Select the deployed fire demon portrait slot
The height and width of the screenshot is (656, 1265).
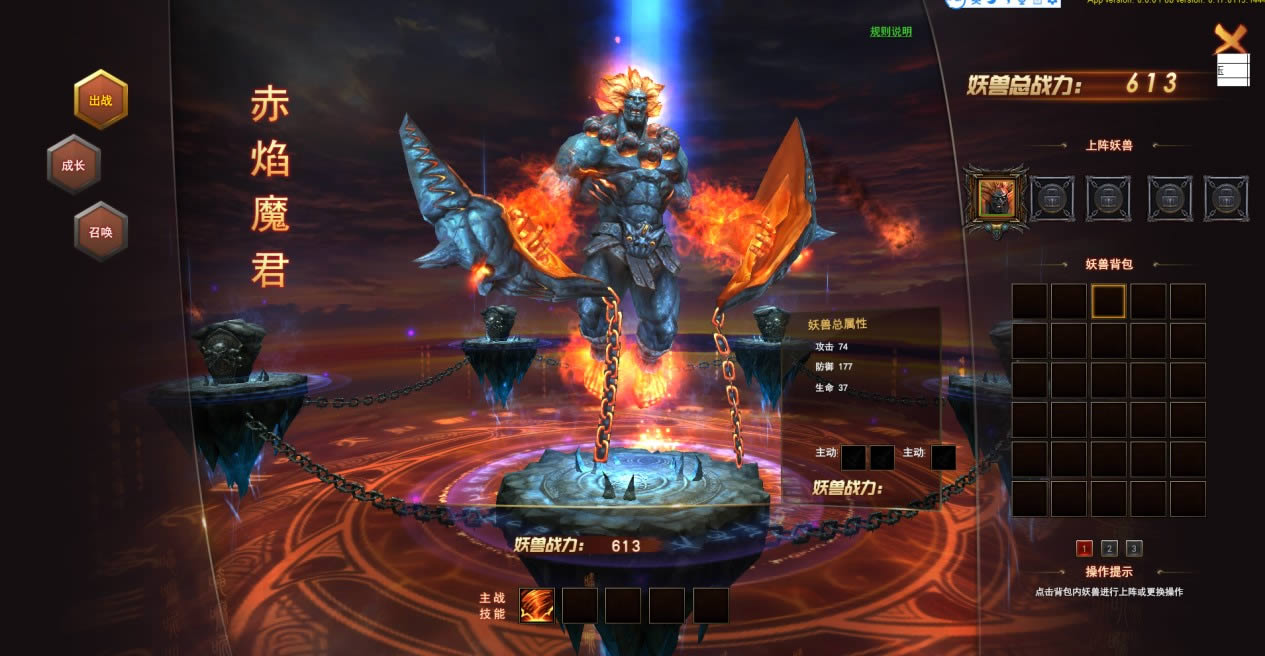click(996, 197)
